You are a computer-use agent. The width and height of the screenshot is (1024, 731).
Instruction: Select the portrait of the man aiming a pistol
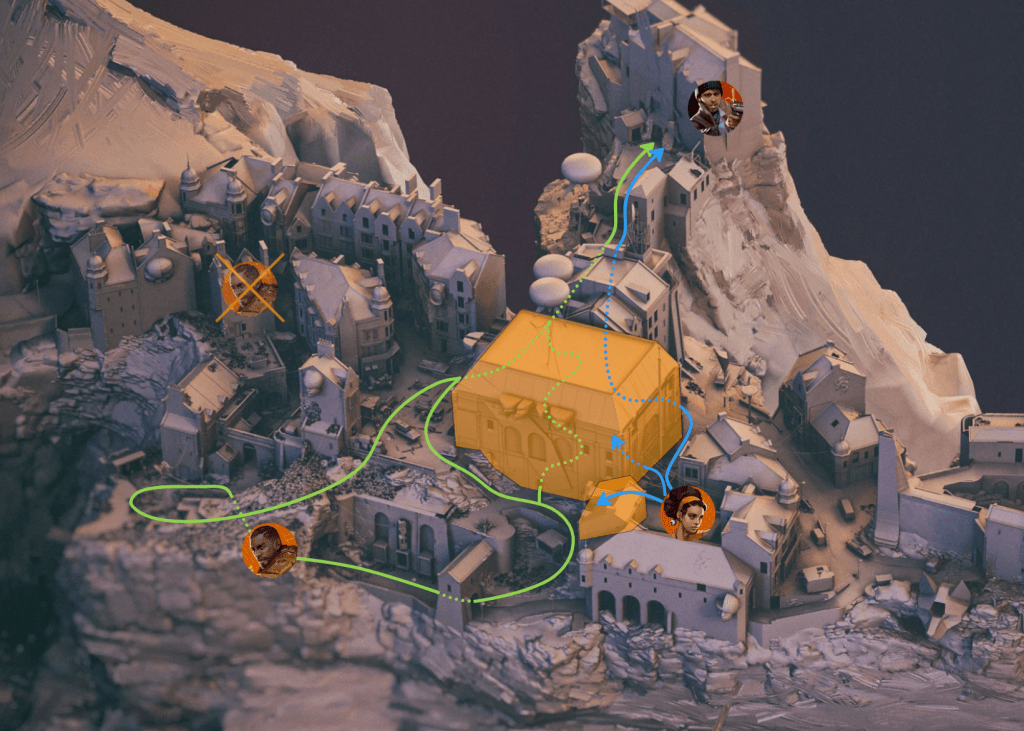(716, 108)
